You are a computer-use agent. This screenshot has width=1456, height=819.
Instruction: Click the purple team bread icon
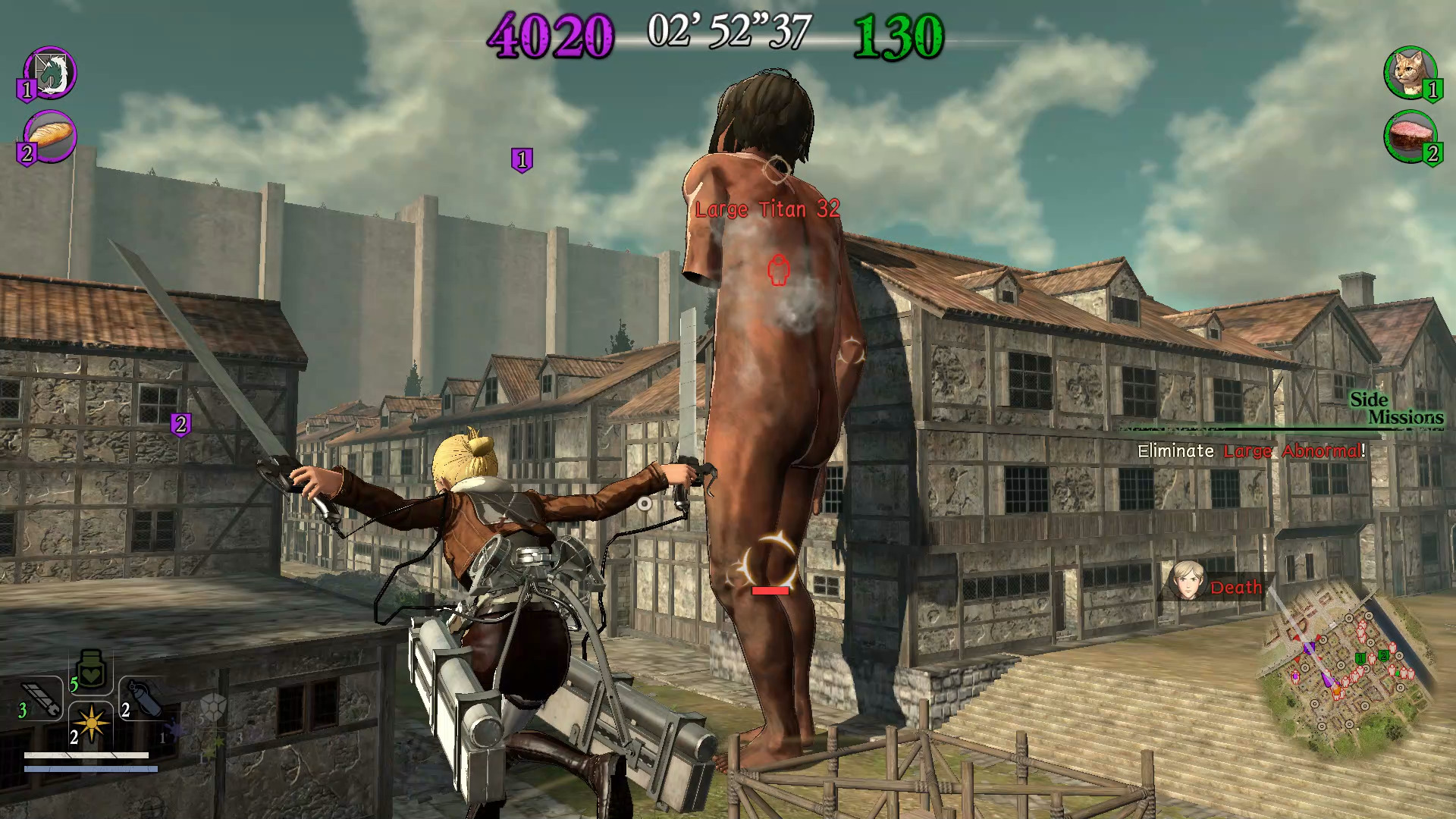pyautogui.click(x=50, y=136)
